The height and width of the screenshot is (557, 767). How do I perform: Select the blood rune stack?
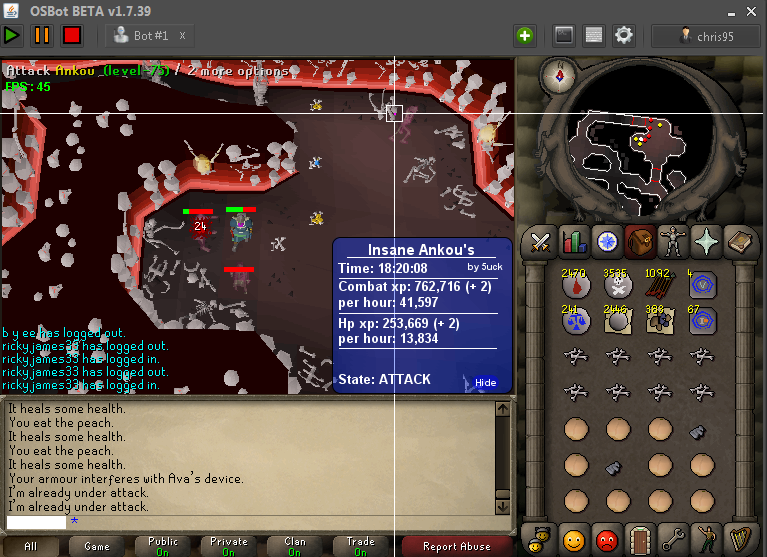[x=575, y=286]
